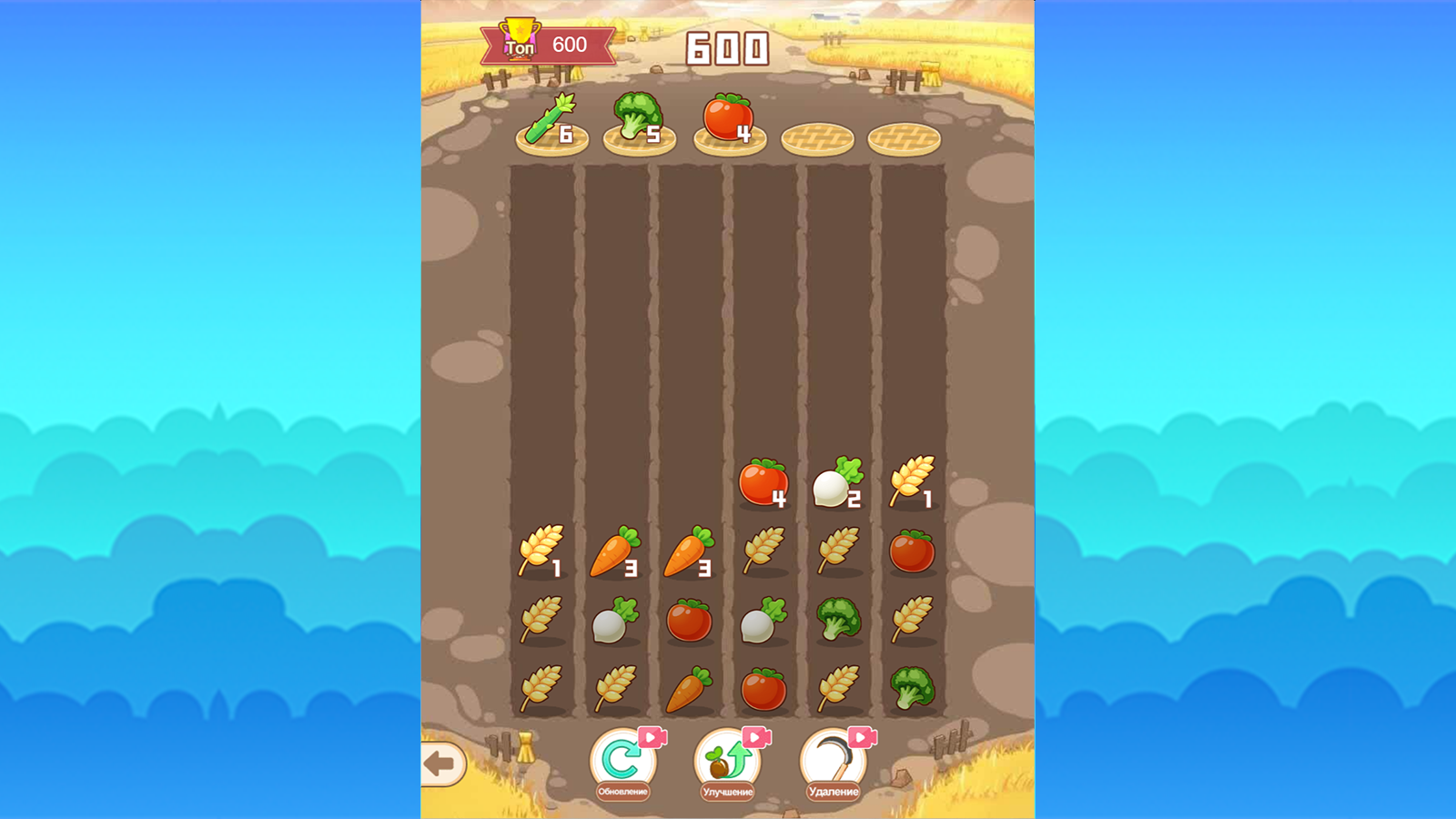Select the wheat tile marked 1 in rightmost column
The height and width of the screenshot is (819, 1456).
[x=913, y=478]
